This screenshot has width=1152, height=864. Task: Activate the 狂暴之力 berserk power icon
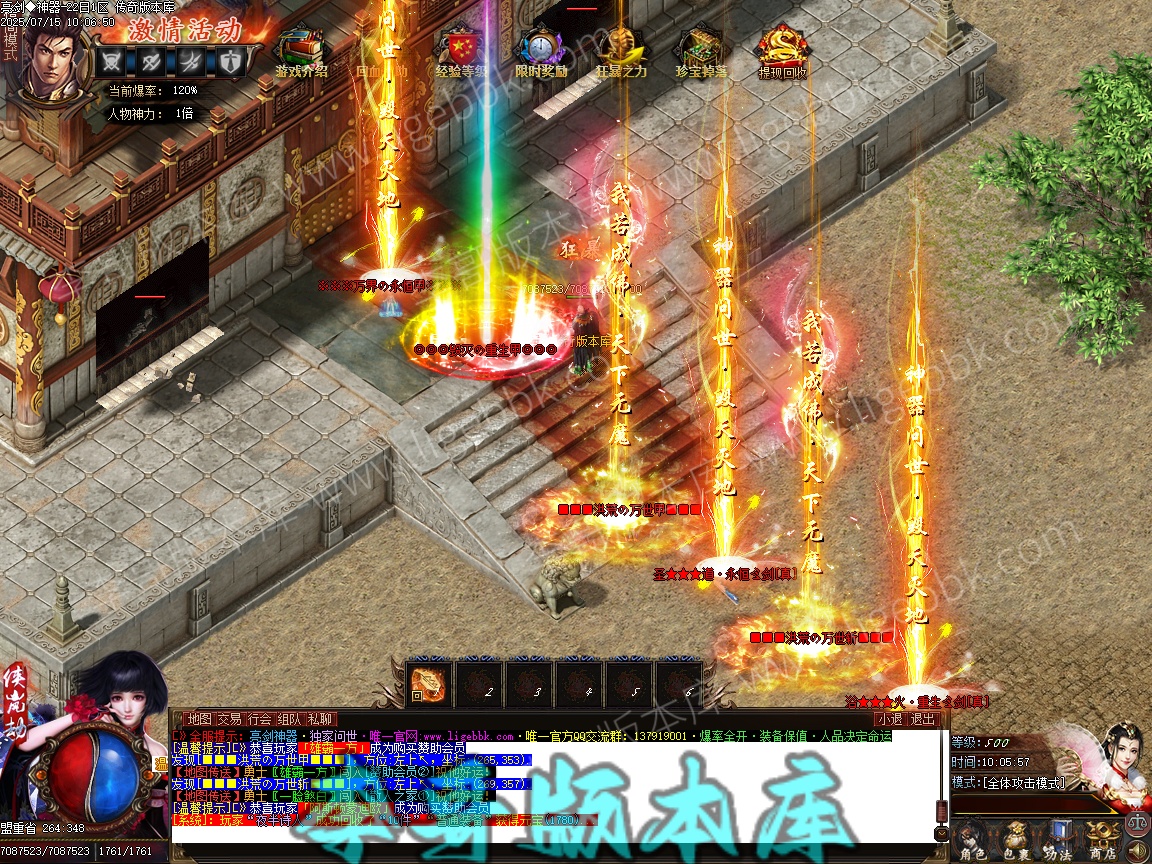point(621,48)
